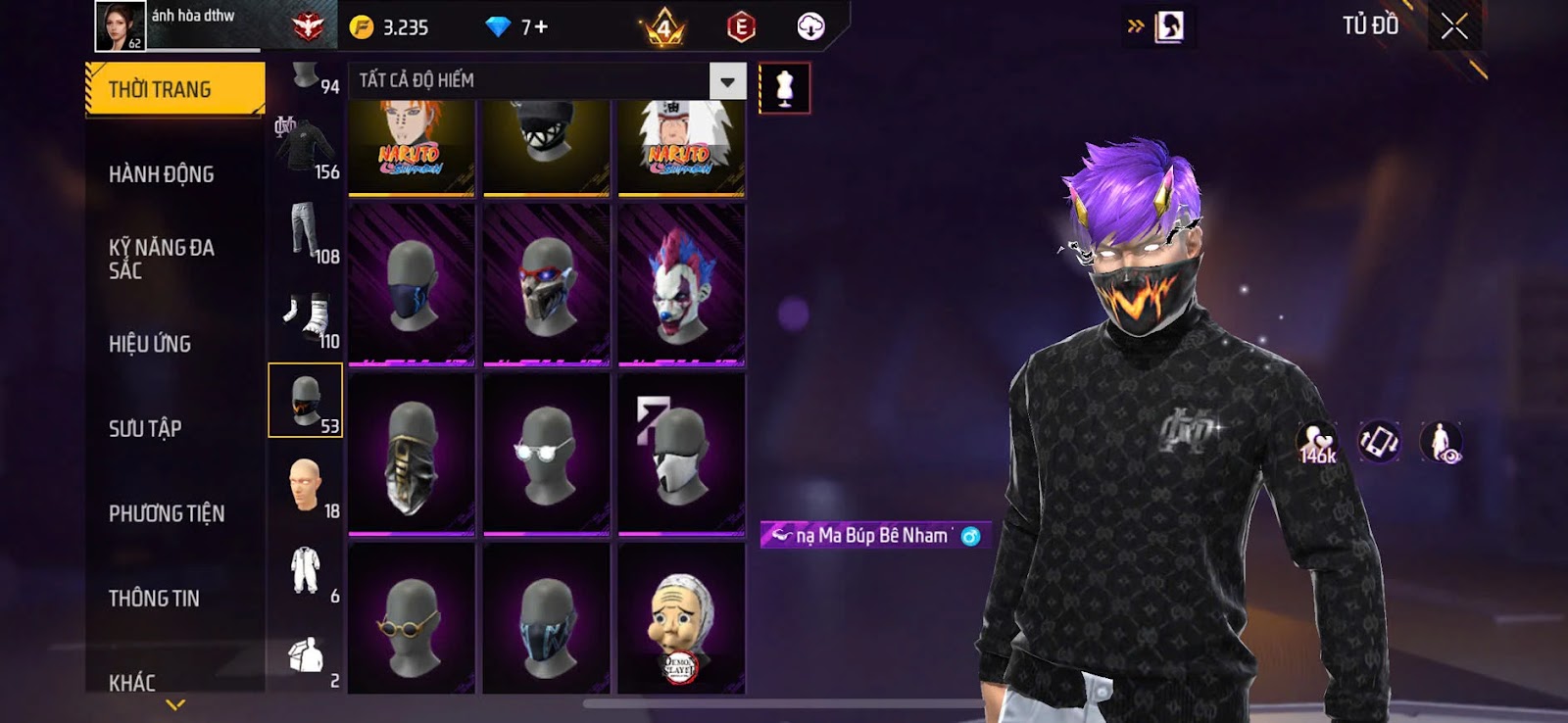Open the shoes category with 110 items
The height and width of the screenshot is (723, 1568).
306,316
